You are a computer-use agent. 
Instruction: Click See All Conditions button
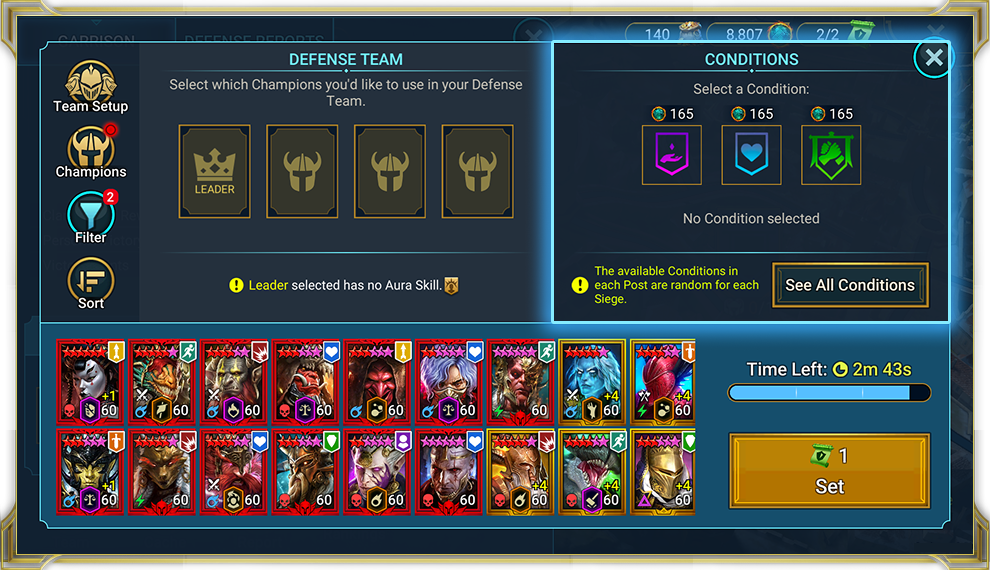pos(849,285)
